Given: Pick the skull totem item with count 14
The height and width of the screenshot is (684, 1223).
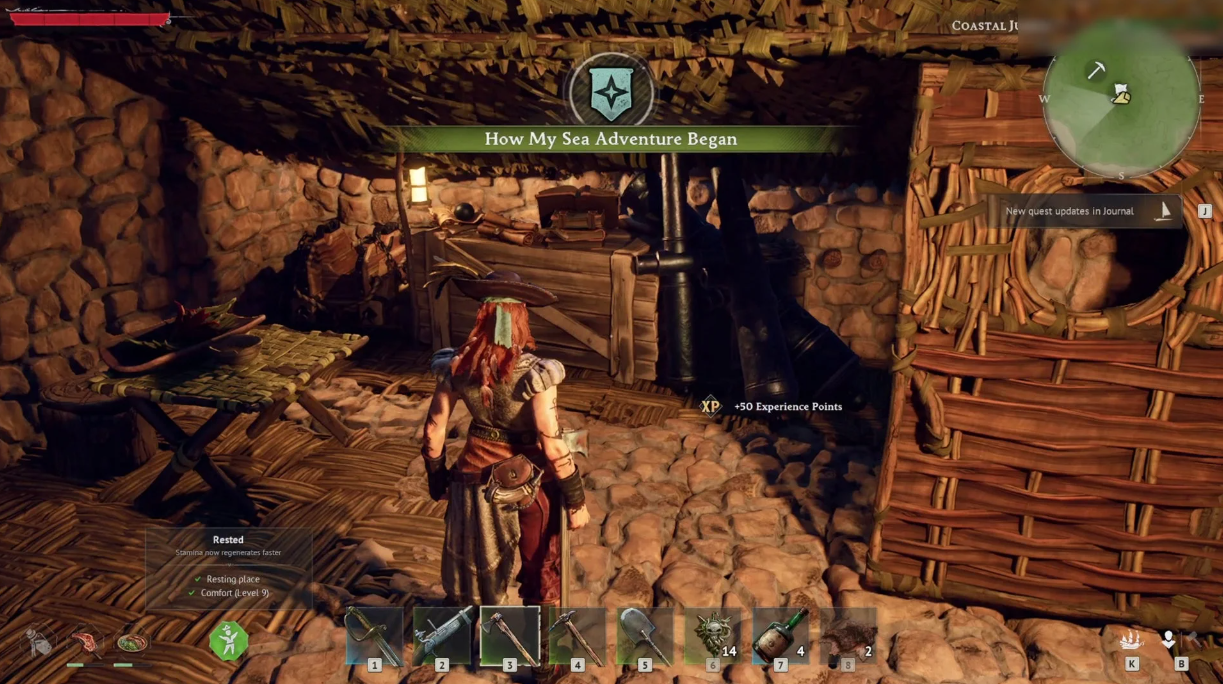Looking at the screenshot, I should 713,635.
